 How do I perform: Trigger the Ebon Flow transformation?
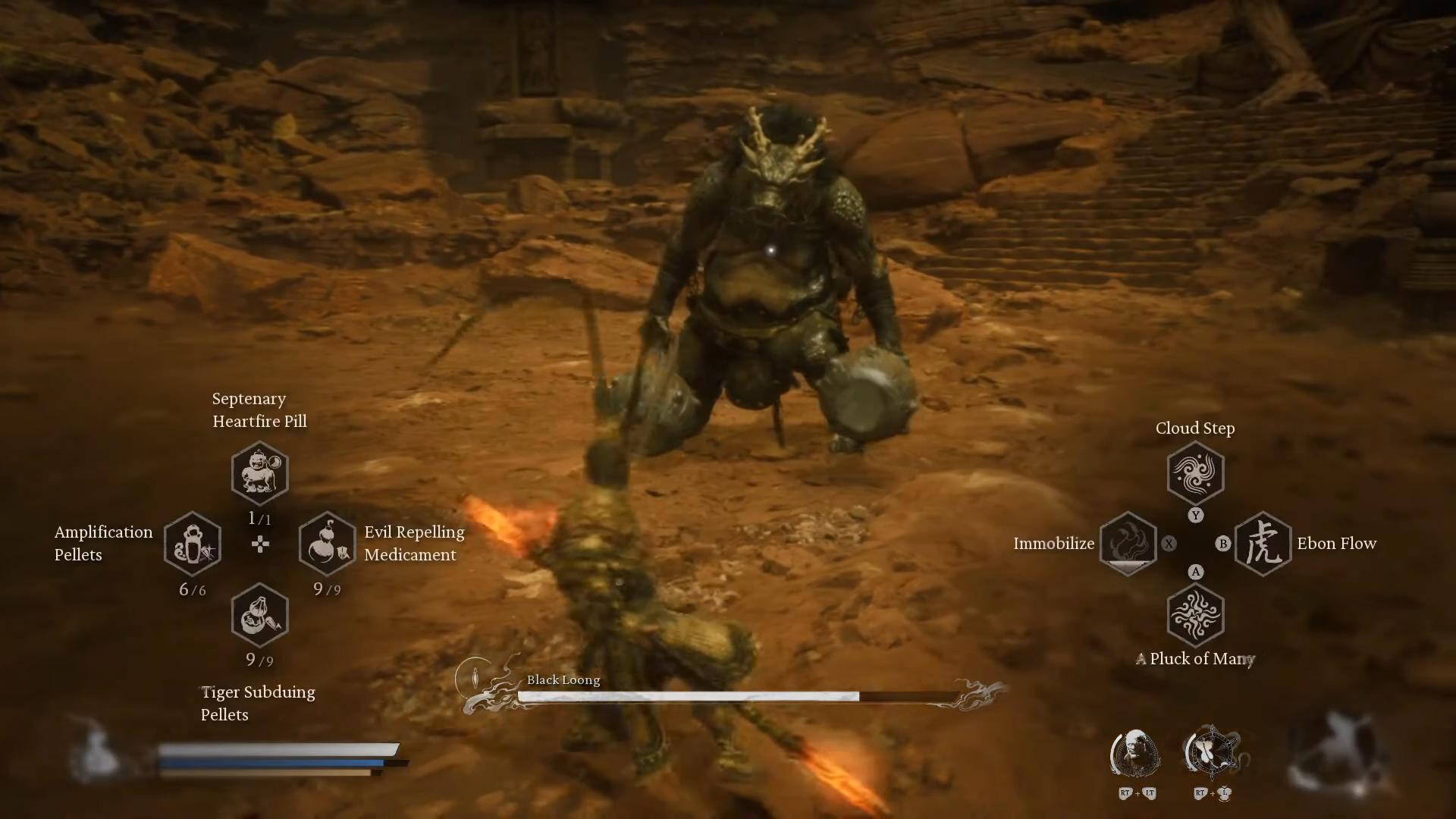1263,544
